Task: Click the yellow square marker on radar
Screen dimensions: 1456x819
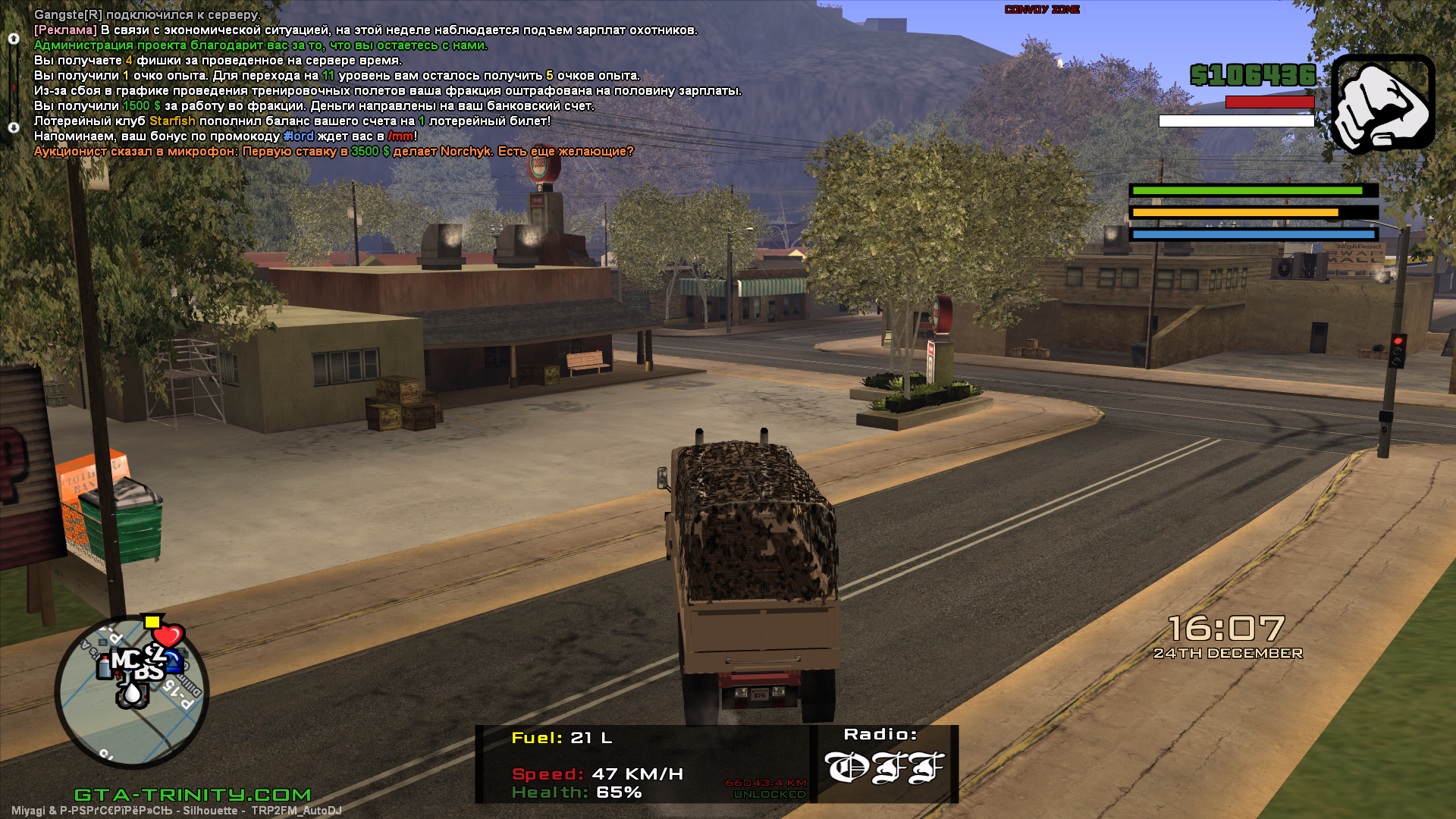Action: 152,622
